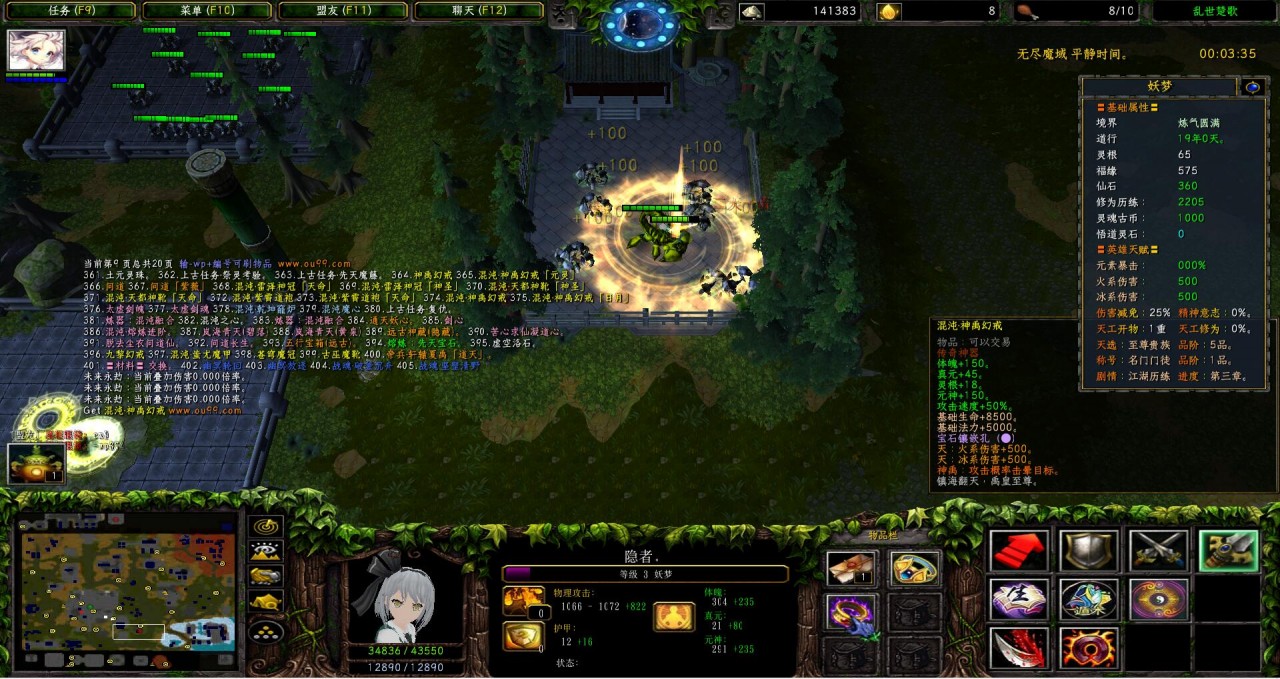Screen dimensions: 1280x679
Task: Click the formation toggle button
Action: 266,631
